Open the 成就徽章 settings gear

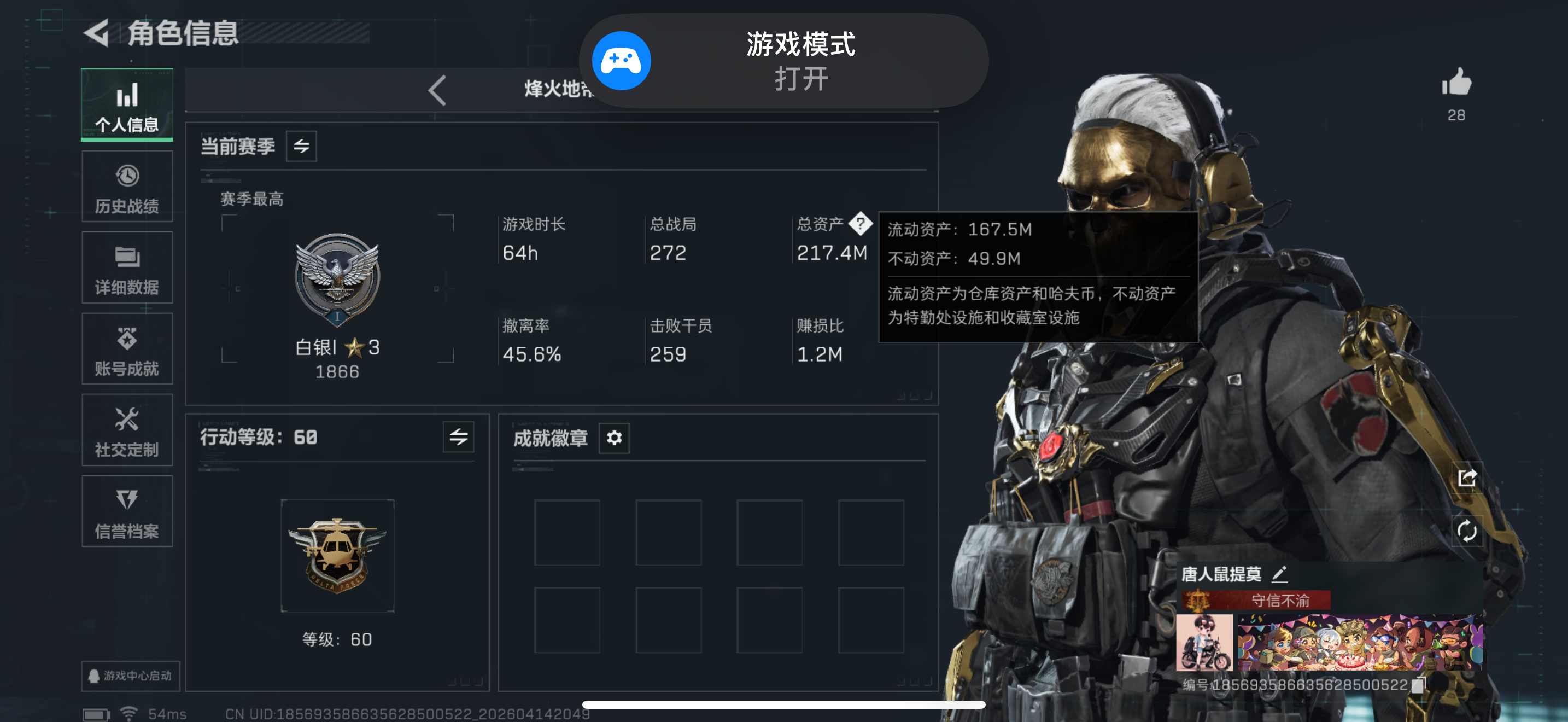click(614, 438)
